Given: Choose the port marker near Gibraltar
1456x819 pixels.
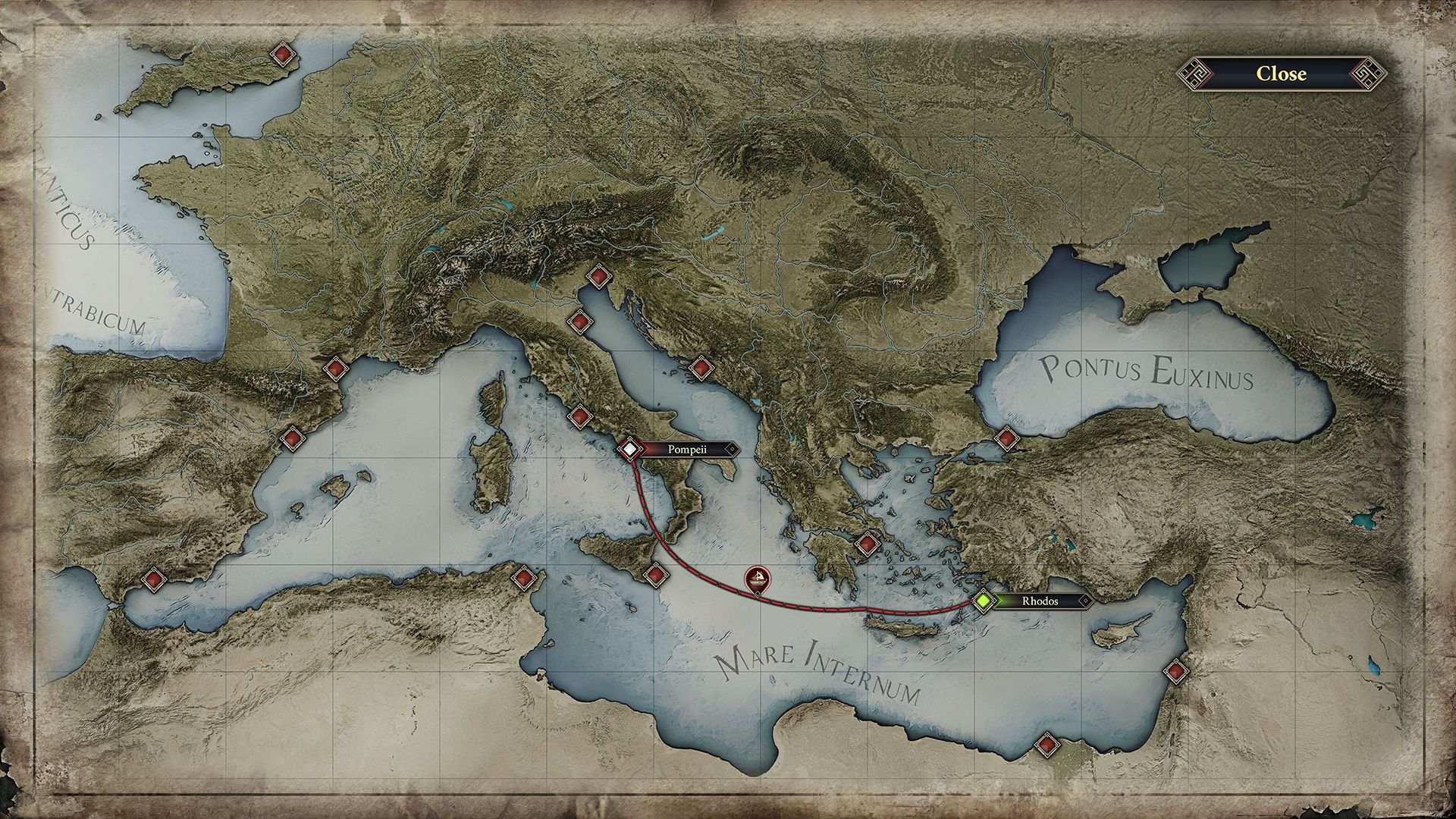Looking at the screenshot, I should (154, 579).
